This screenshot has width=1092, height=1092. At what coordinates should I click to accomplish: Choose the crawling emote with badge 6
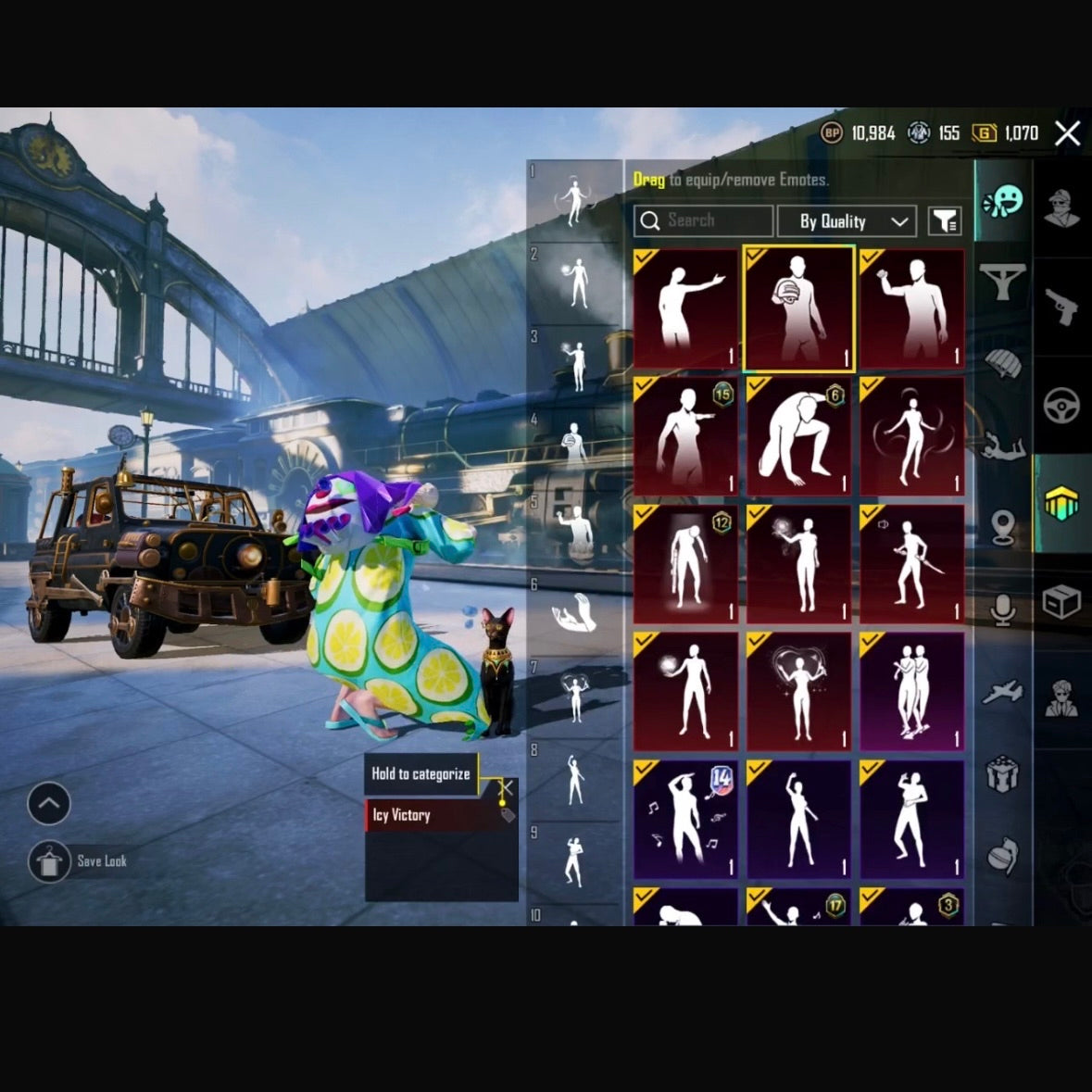pos(798,436)
